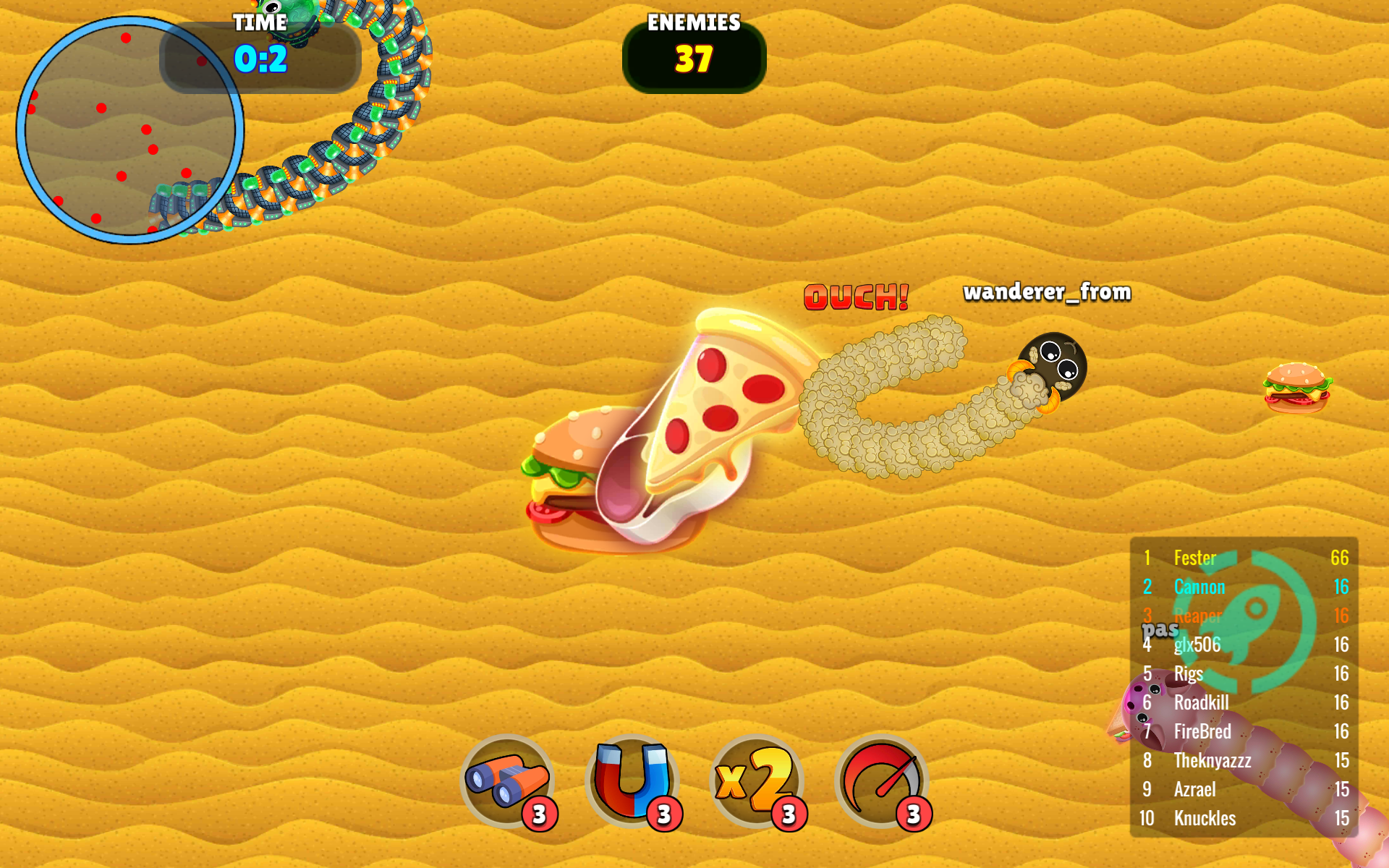The image size is (1389, 868).
Task: Click the magnet power-up count badge
Action: point(664,813)
